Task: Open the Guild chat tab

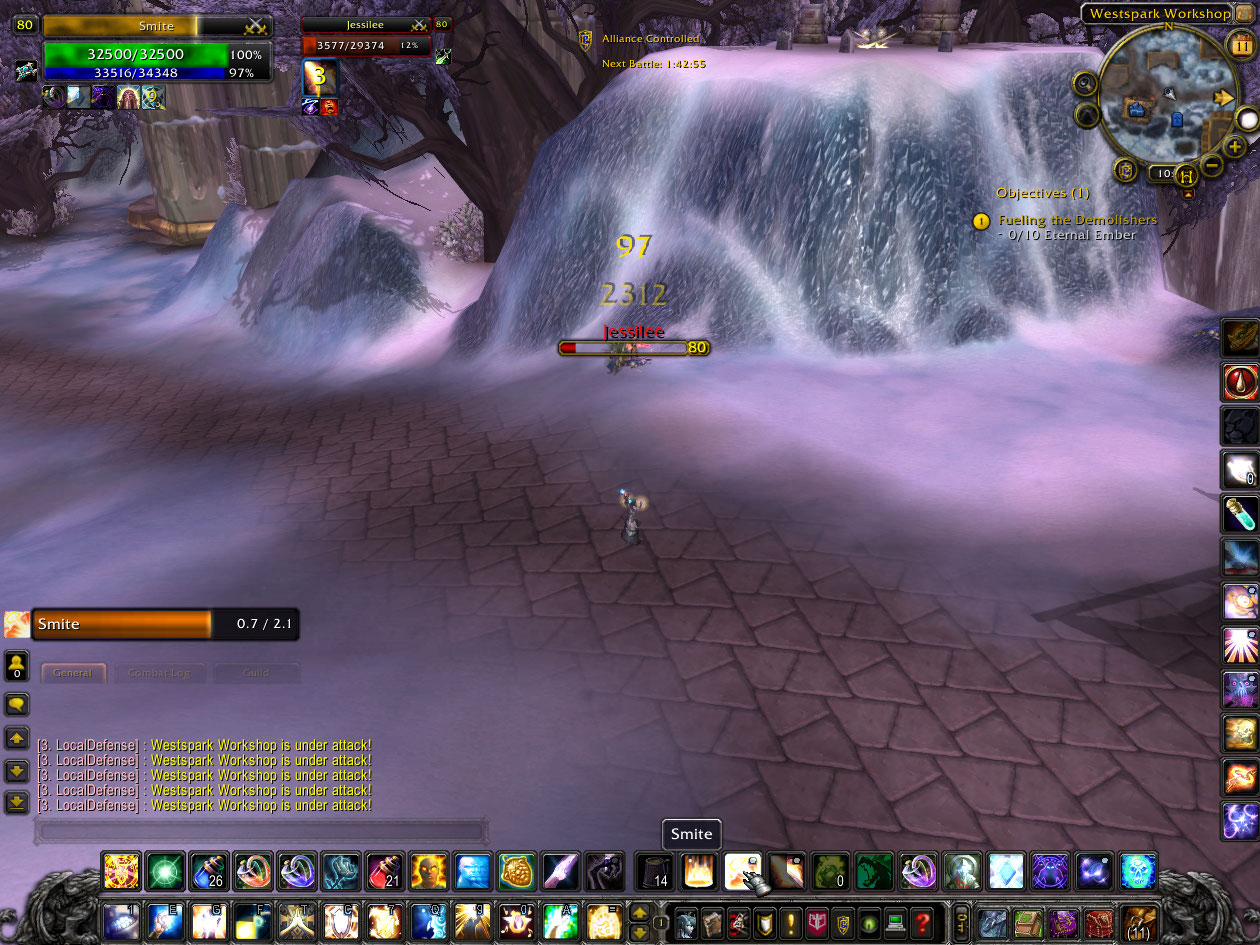Action: (256, 673)
